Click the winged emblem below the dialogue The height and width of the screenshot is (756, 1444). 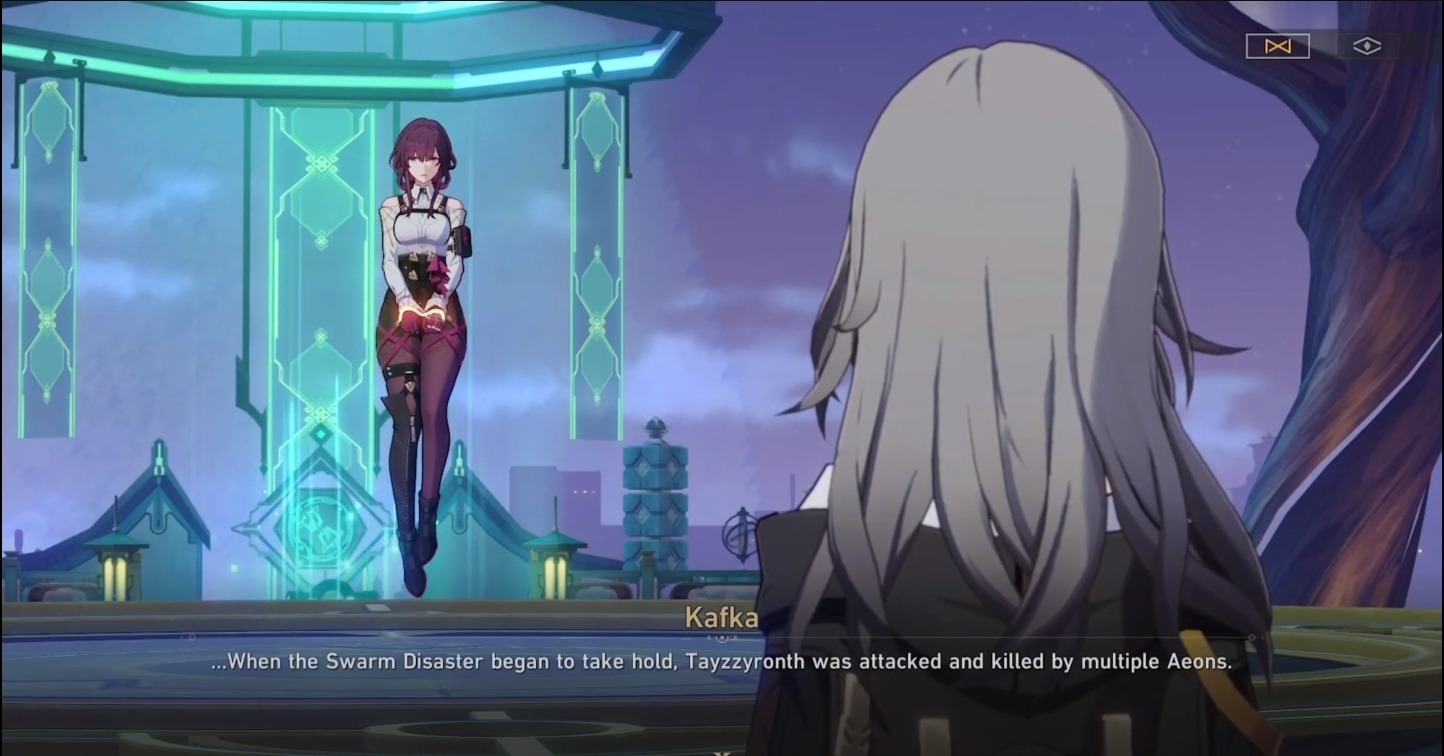pos(722,750)
